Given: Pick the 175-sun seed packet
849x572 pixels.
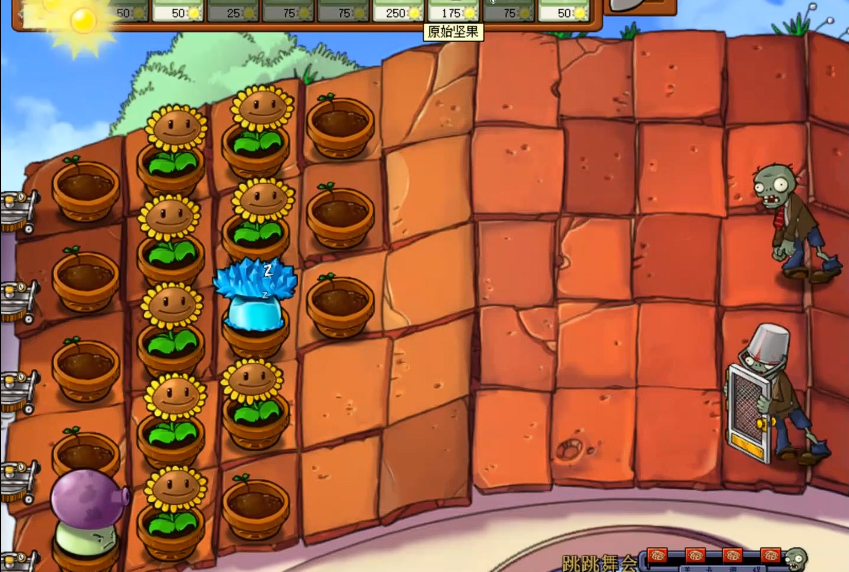Looking at the screenshot, I should 453,10.
